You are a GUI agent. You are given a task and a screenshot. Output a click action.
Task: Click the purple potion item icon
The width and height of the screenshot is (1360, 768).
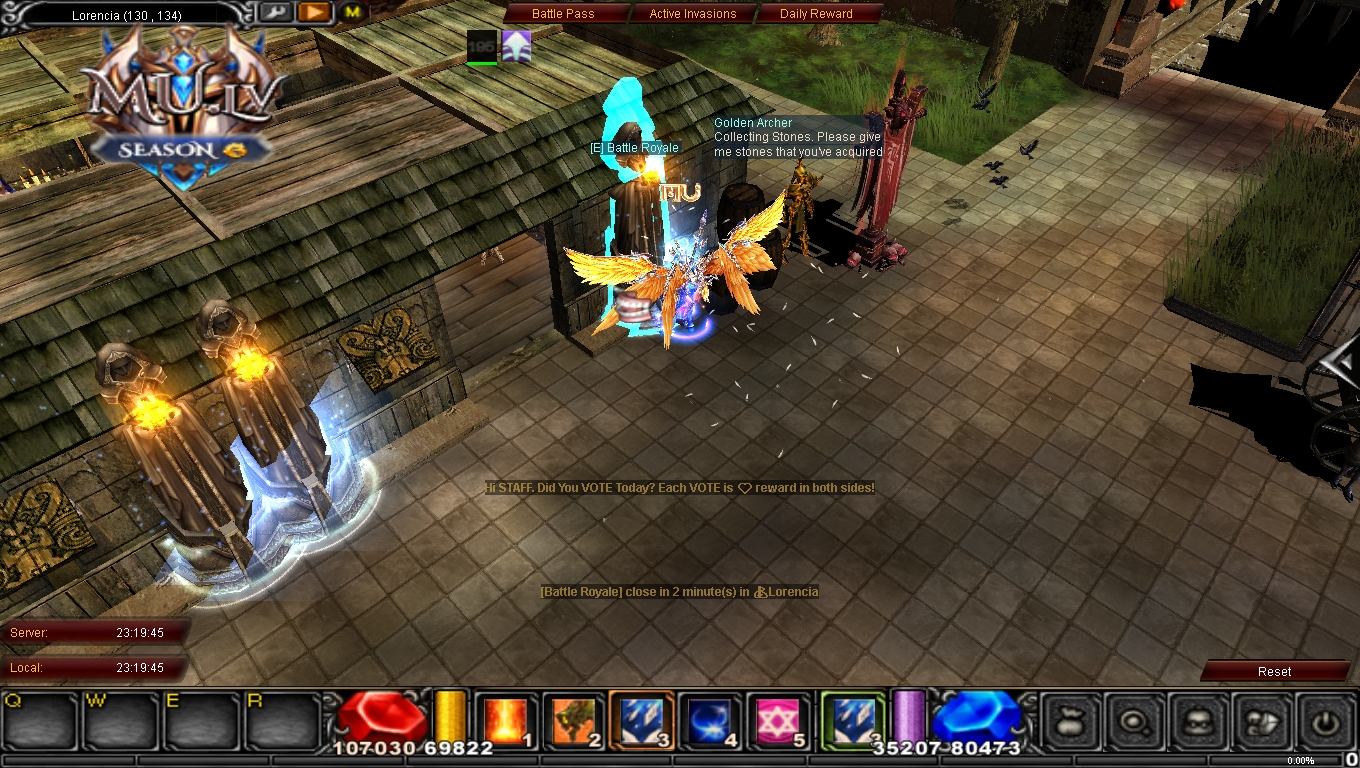tap(908, 718)
